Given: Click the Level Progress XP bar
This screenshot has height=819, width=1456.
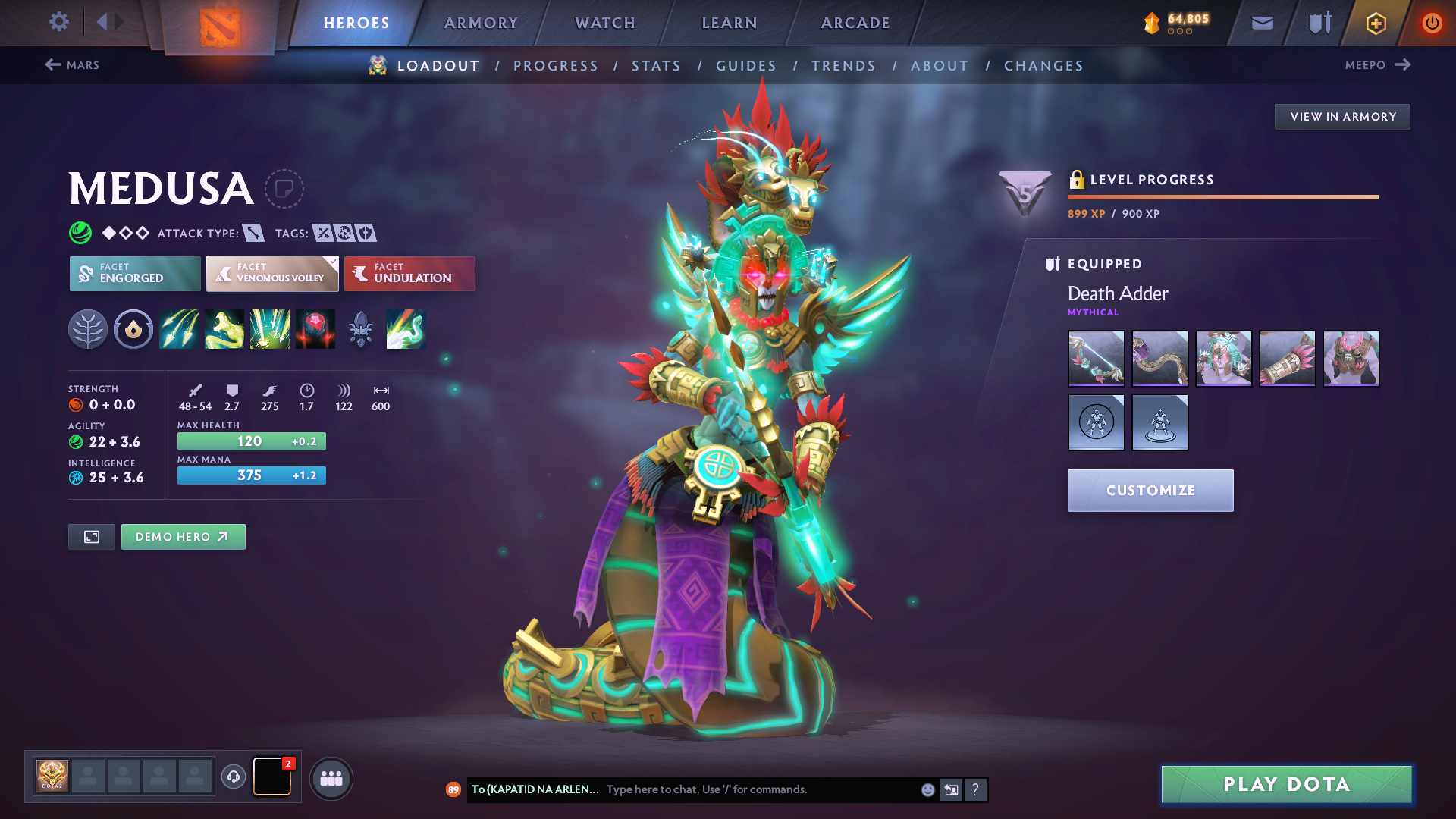Looking at the screenshot, I should click(x=1222, y=198).
